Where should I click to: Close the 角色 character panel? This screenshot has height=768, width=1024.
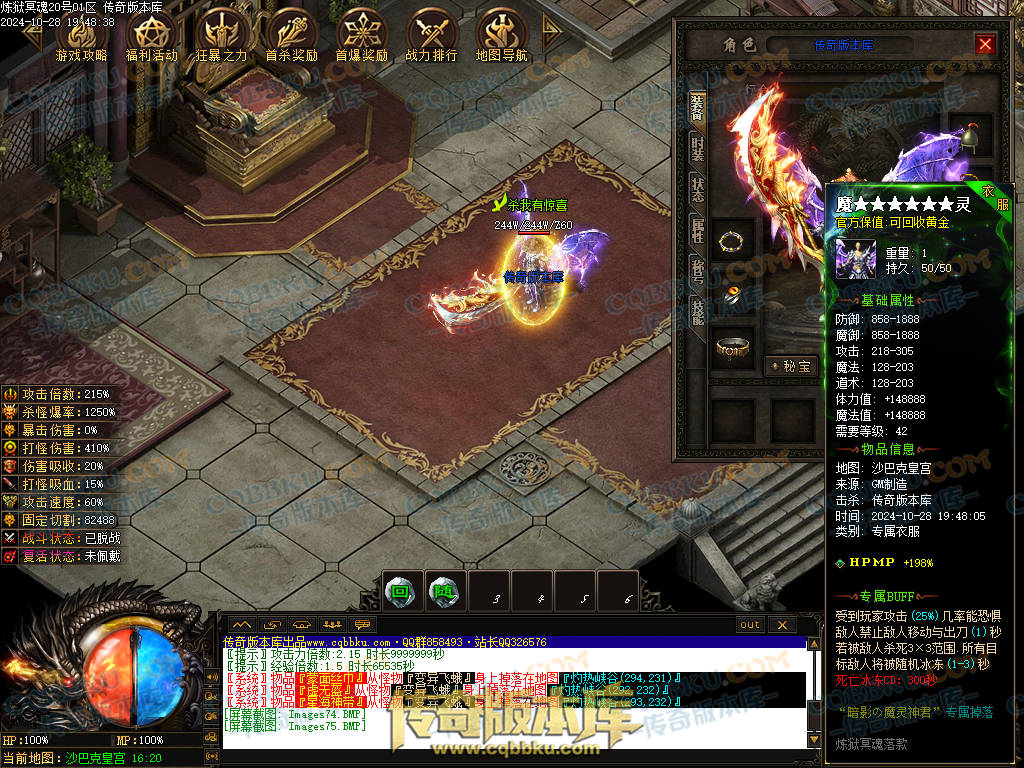click(985, 45)
